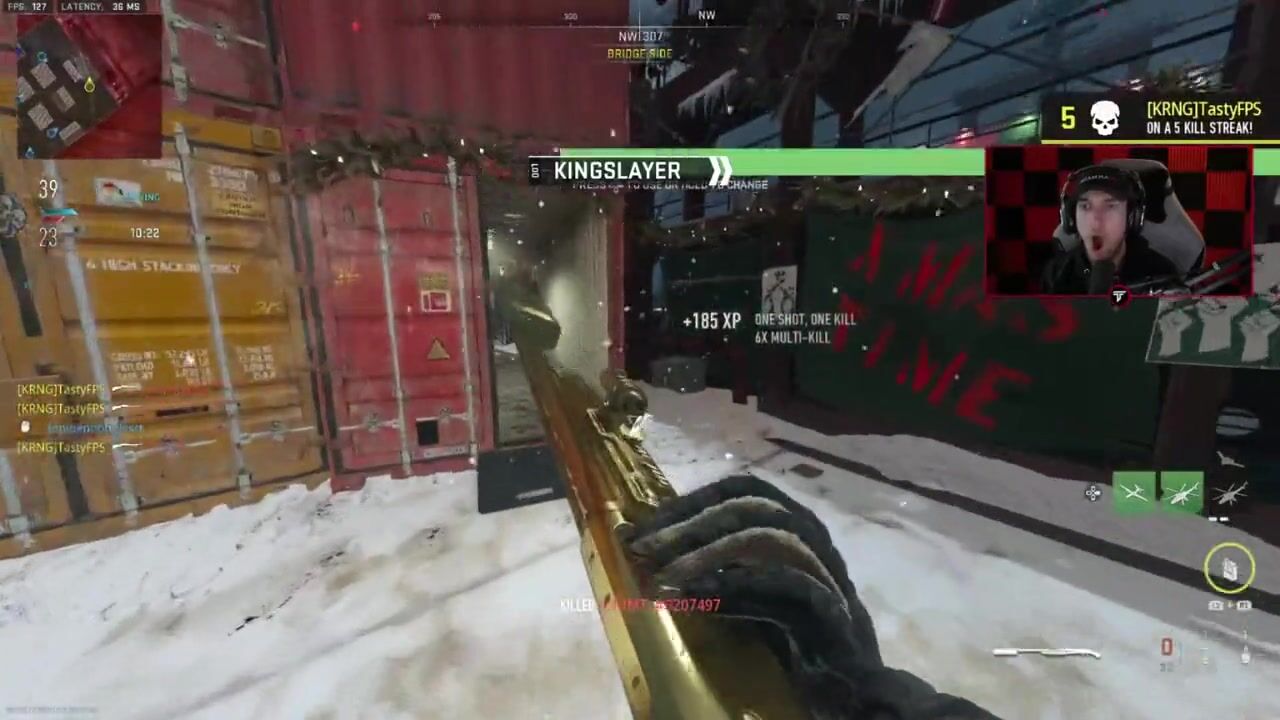This screenshot has height=720, width=1280.
Task: Activate the first green plane killstreak icon
Action: (1134, 493)
